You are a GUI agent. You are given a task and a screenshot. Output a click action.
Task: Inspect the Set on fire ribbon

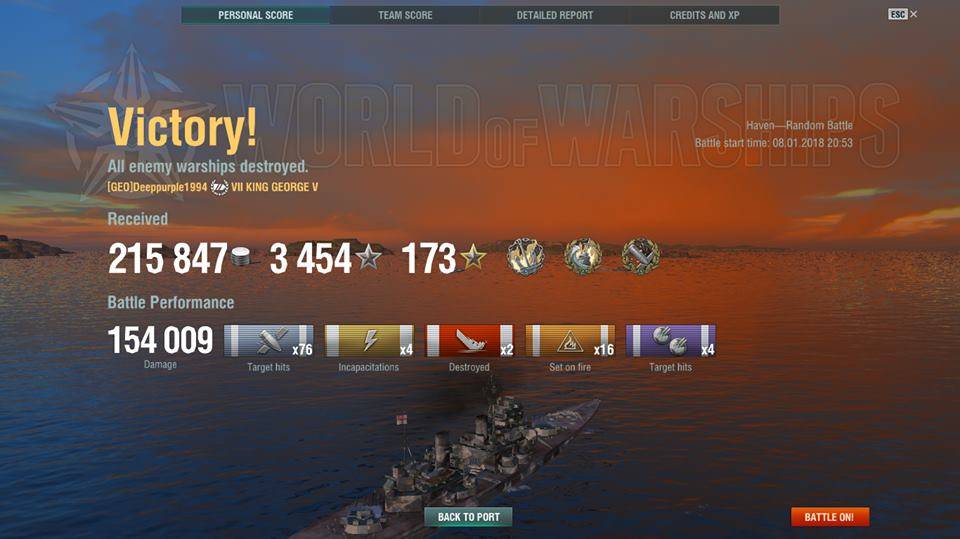570,341
